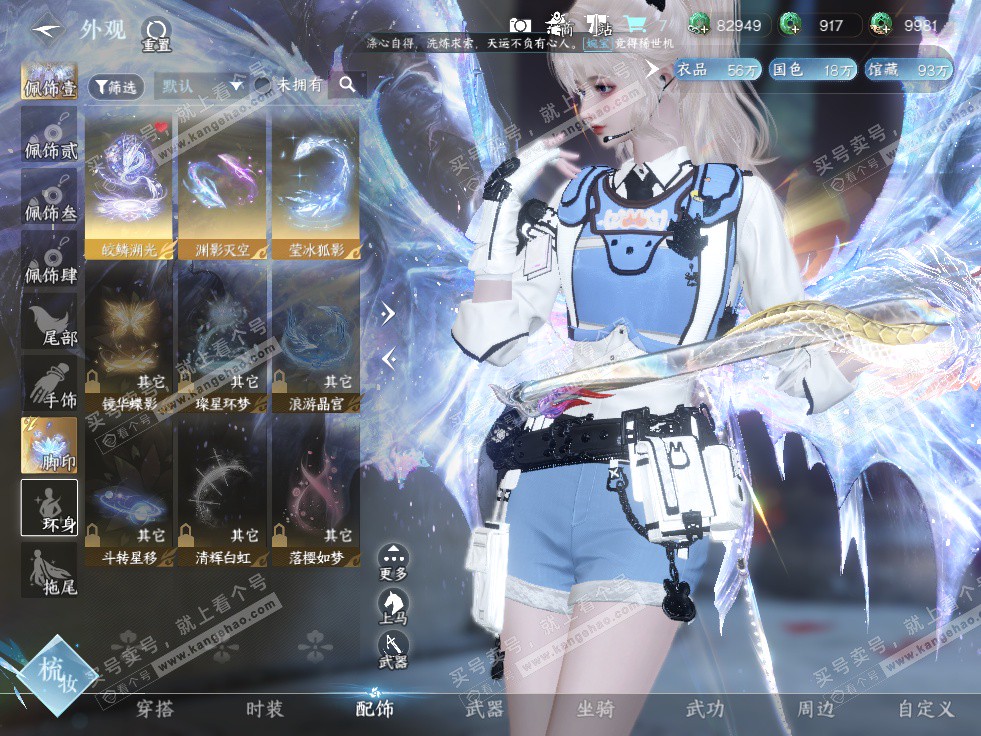The image size is (981, 736).
Task: Open the 拖尾 category
Action: pyautogui.click(x=50, y=570)
